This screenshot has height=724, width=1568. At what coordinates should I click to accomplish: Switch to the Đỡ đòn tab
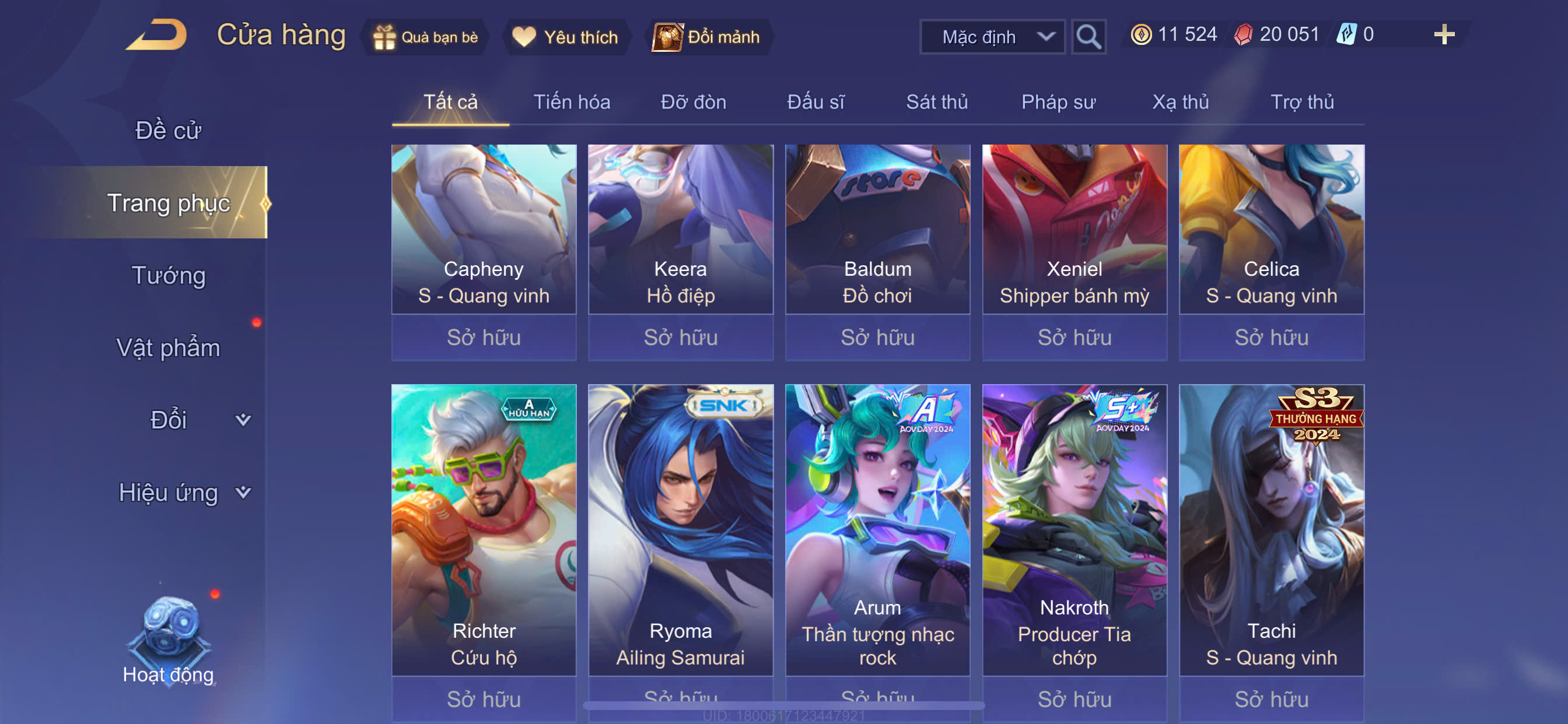(x=694, y=102)
